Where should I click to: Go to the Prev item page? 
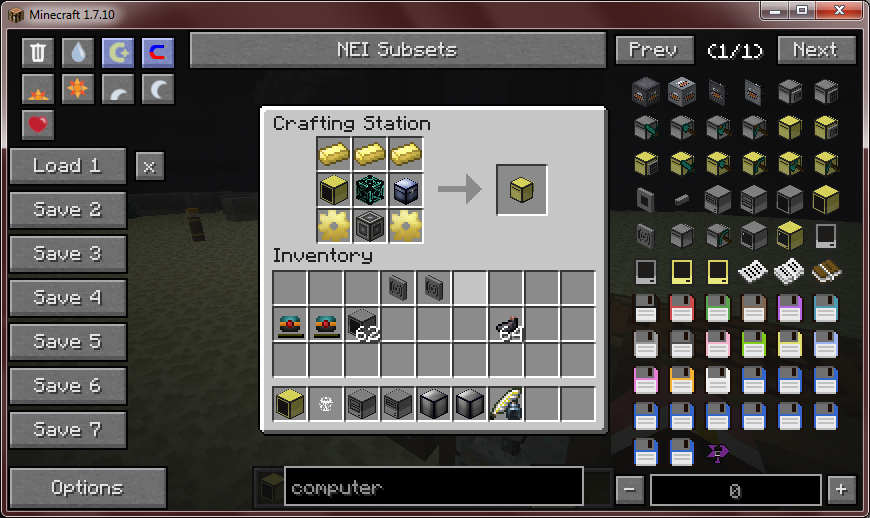click(x=653, y=50)
